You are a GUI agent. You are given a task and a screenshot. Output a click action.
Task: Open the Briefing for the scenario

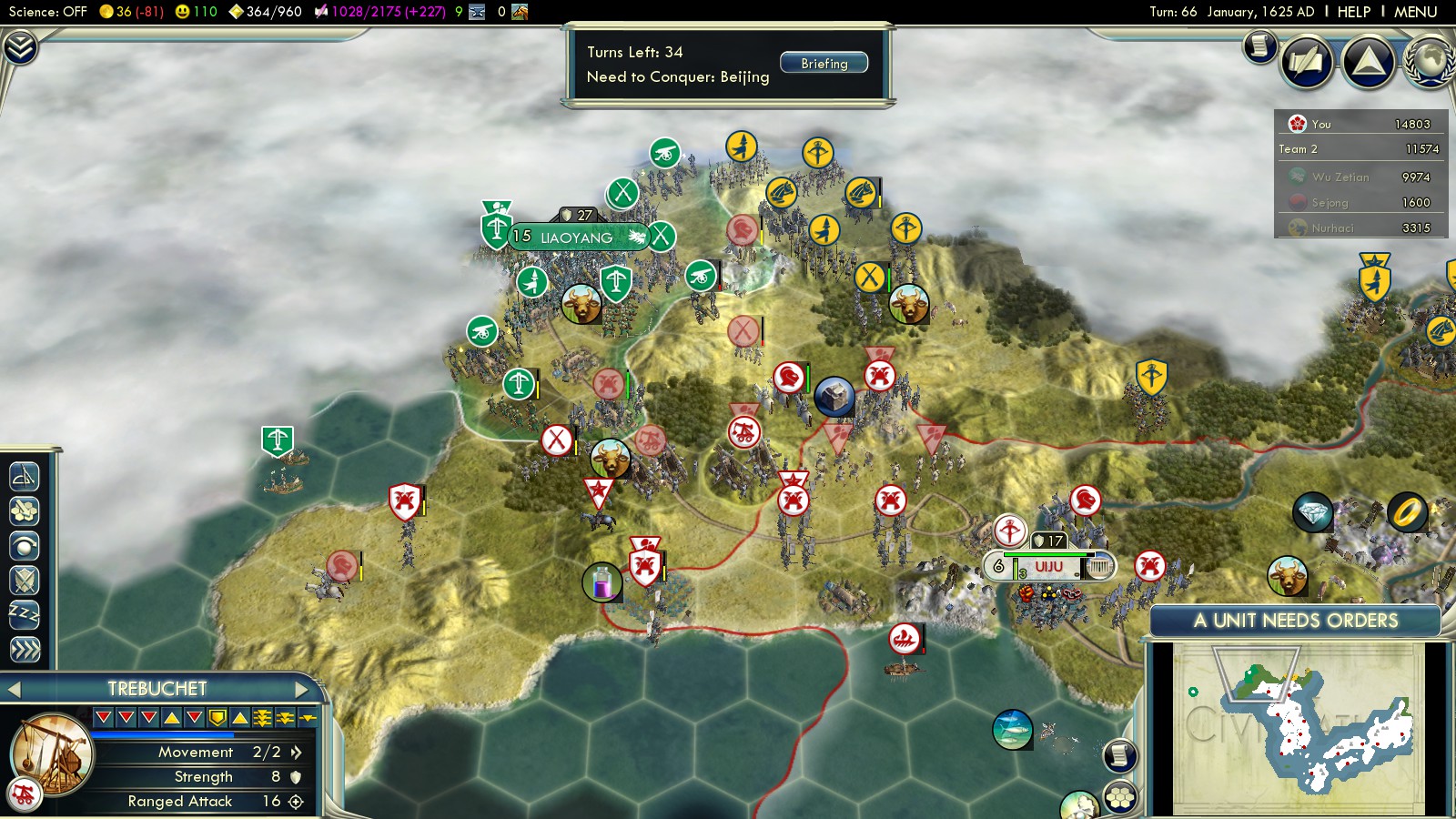tap(824, 64)
